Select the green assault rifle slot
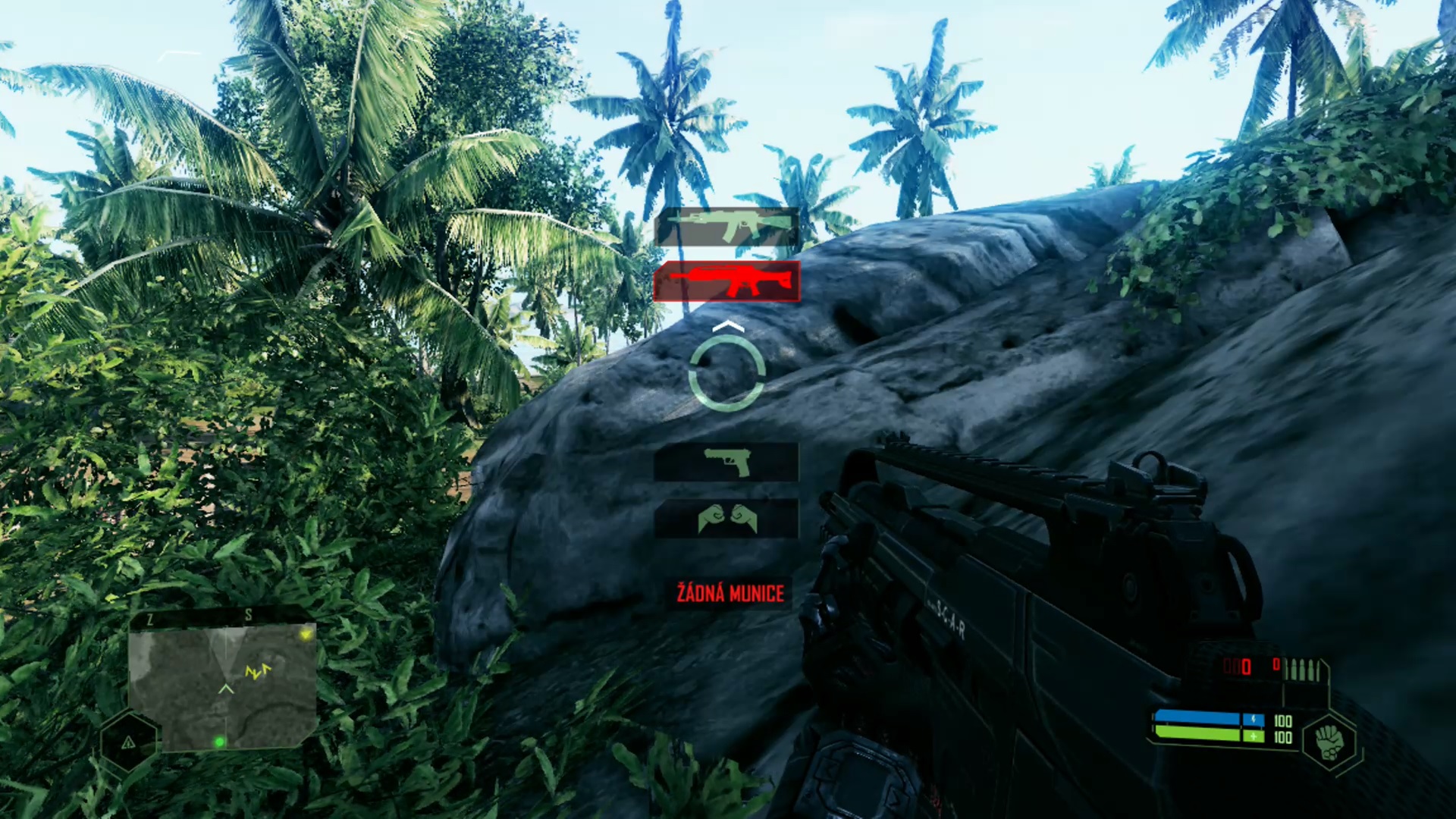The height and width of the screenshot is (819, 1456). tap(726, 226)
